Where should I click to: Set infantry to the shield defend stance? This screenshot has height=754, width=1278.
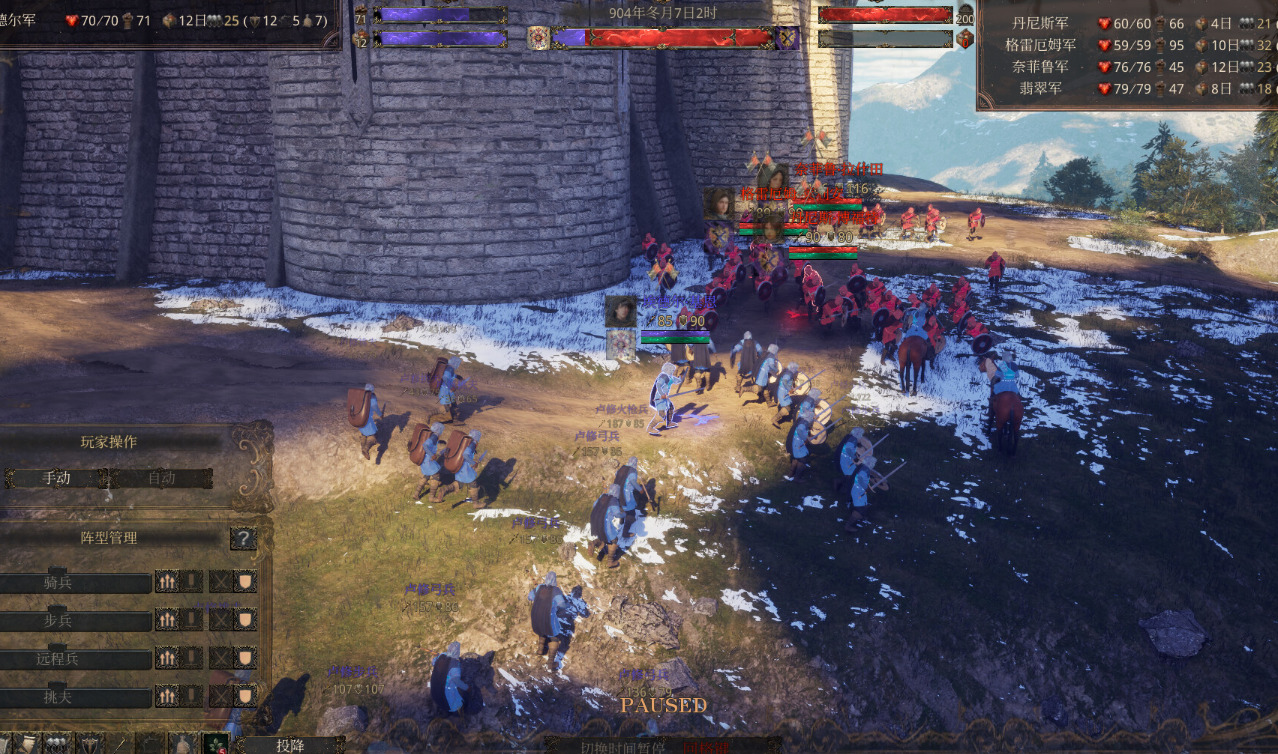pos(245,620)
